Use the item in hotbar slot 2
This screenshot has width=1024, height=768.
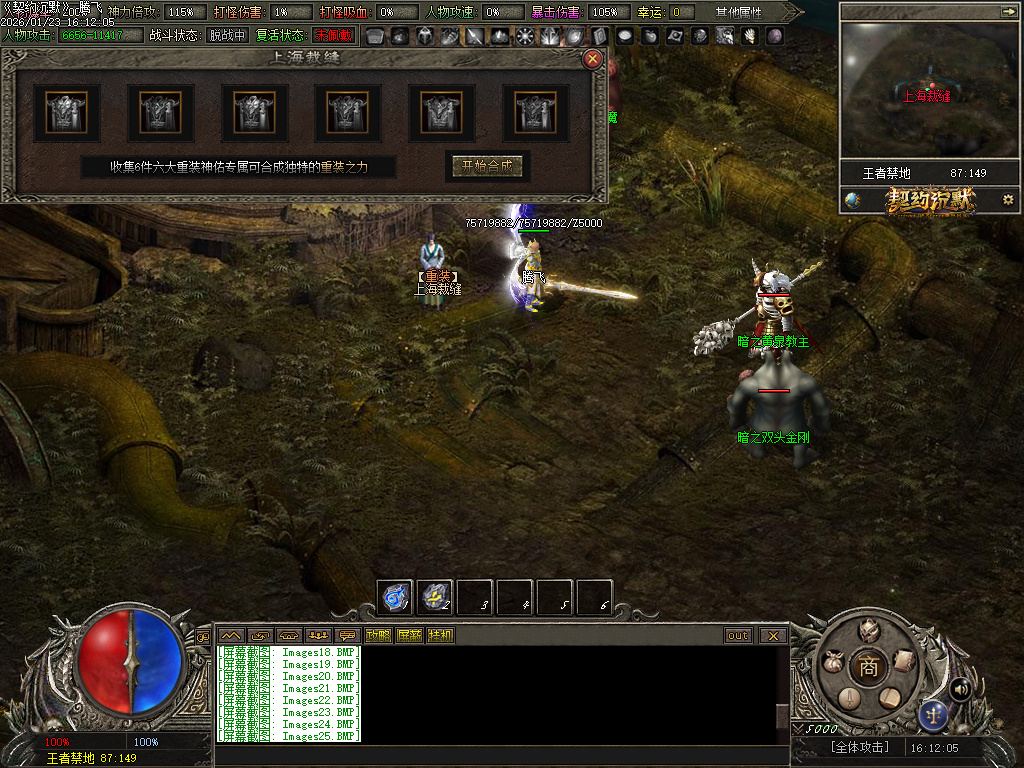[x=435, y=598]
